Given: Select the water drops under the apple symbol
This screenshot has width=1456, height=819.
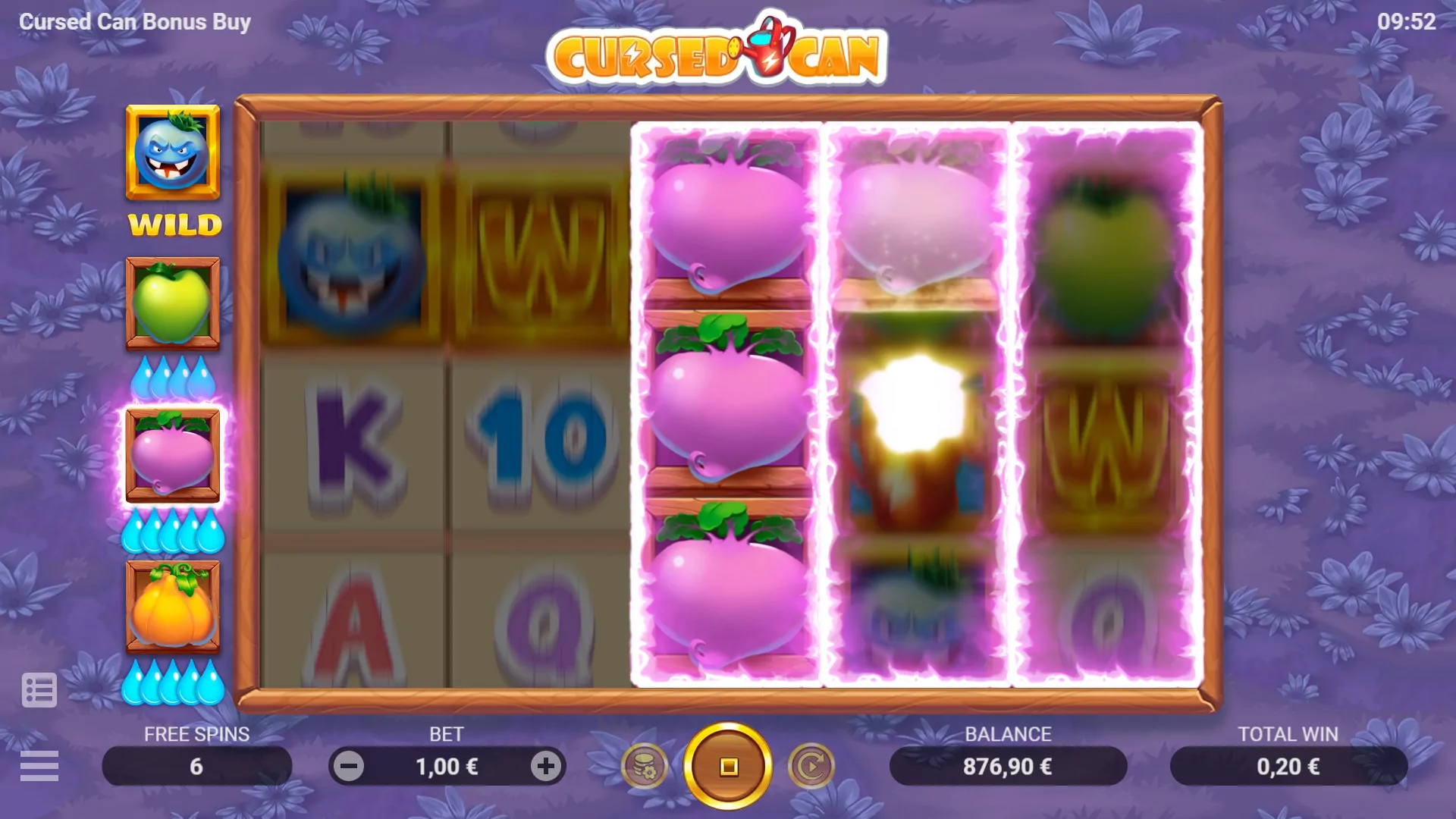Looking at the screenshot, I should [172, 377].
